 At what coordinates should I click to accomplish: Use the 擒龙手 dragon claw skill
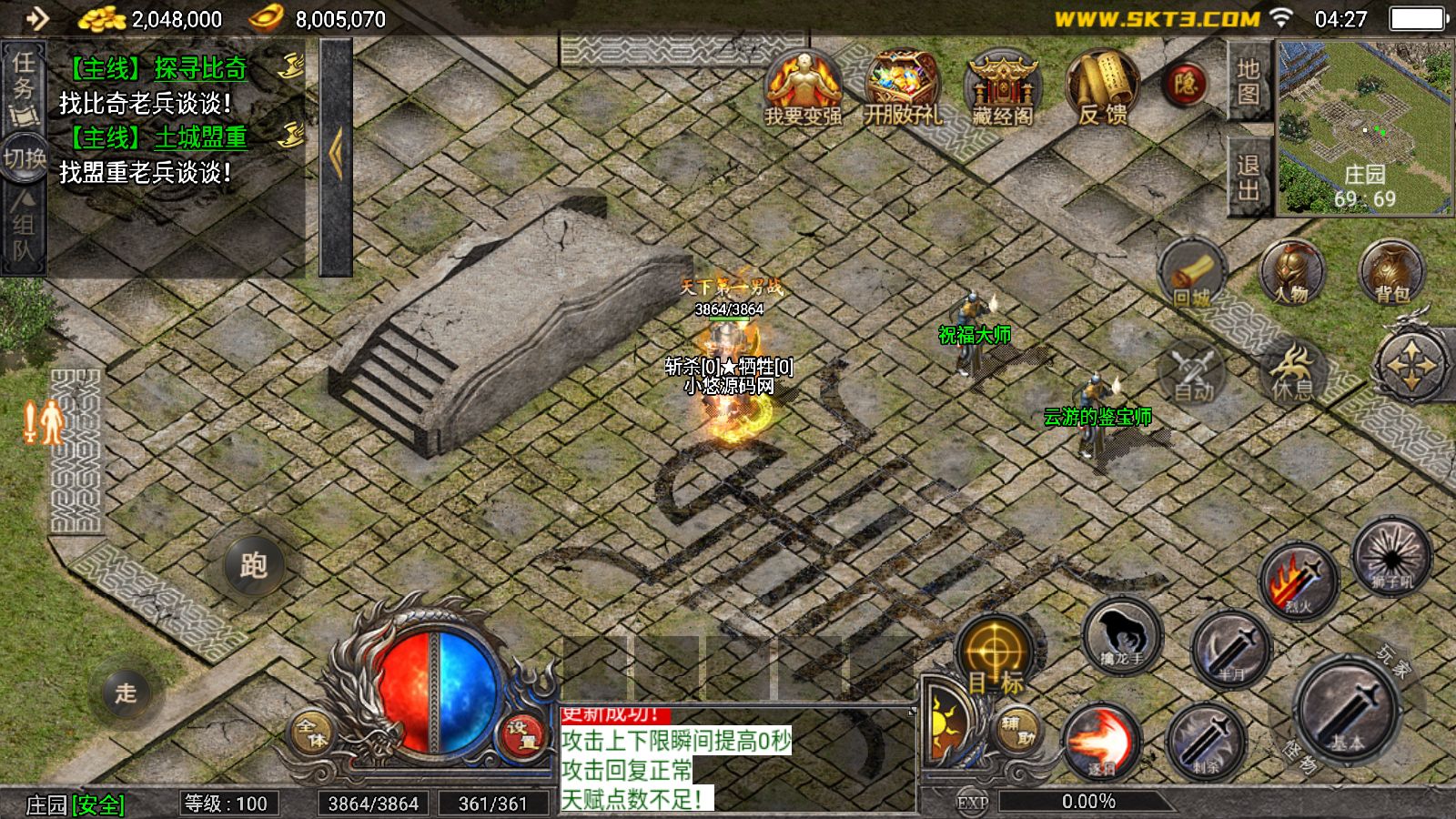point(1122,634)
